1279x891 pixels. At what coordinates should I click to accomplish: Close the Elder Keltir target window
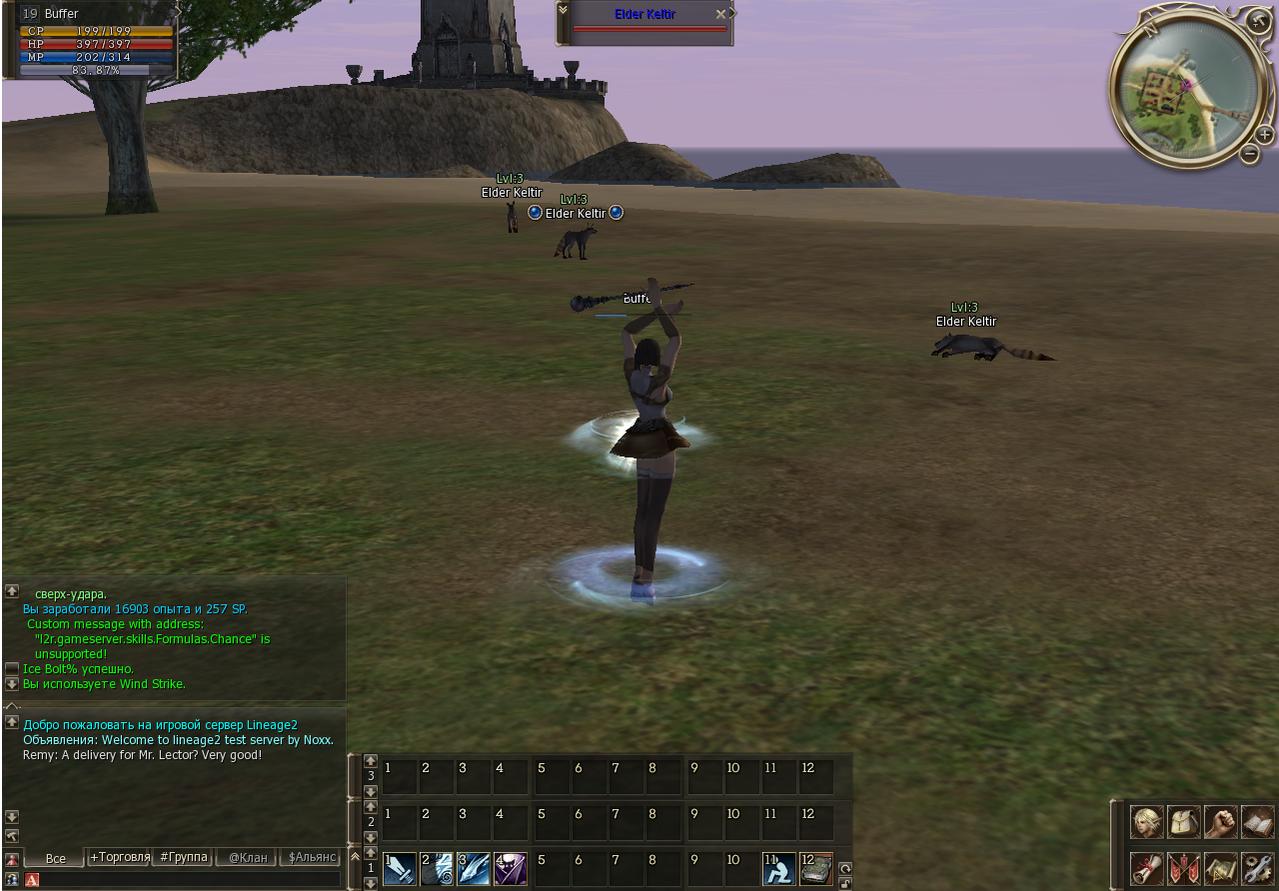click(x=721, y=14)
